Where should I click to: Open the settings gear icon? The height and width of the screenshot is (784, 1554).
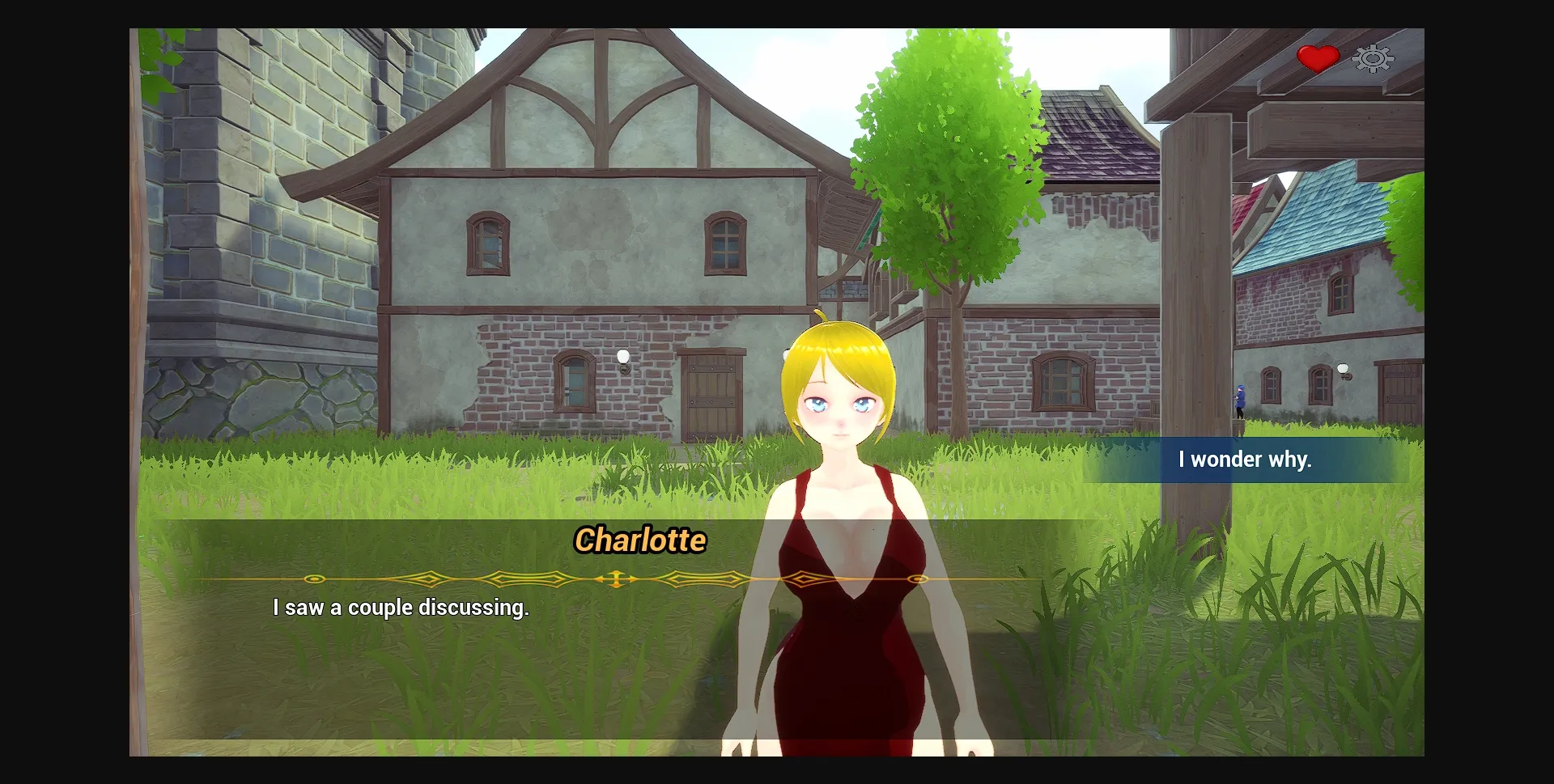pyautogui.click(x=1371, y=58)
